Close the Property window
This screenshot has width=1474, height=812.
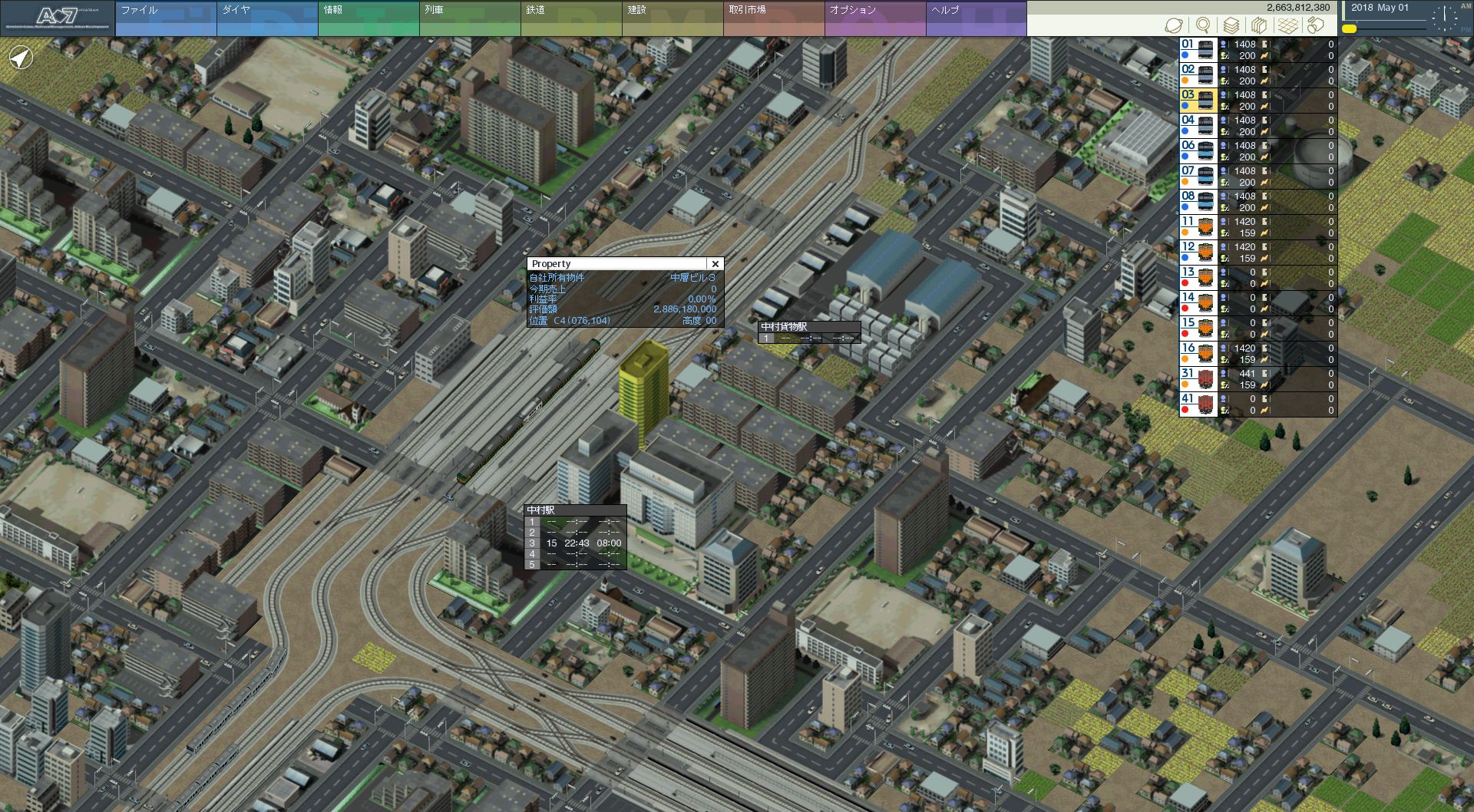[715, 264]
